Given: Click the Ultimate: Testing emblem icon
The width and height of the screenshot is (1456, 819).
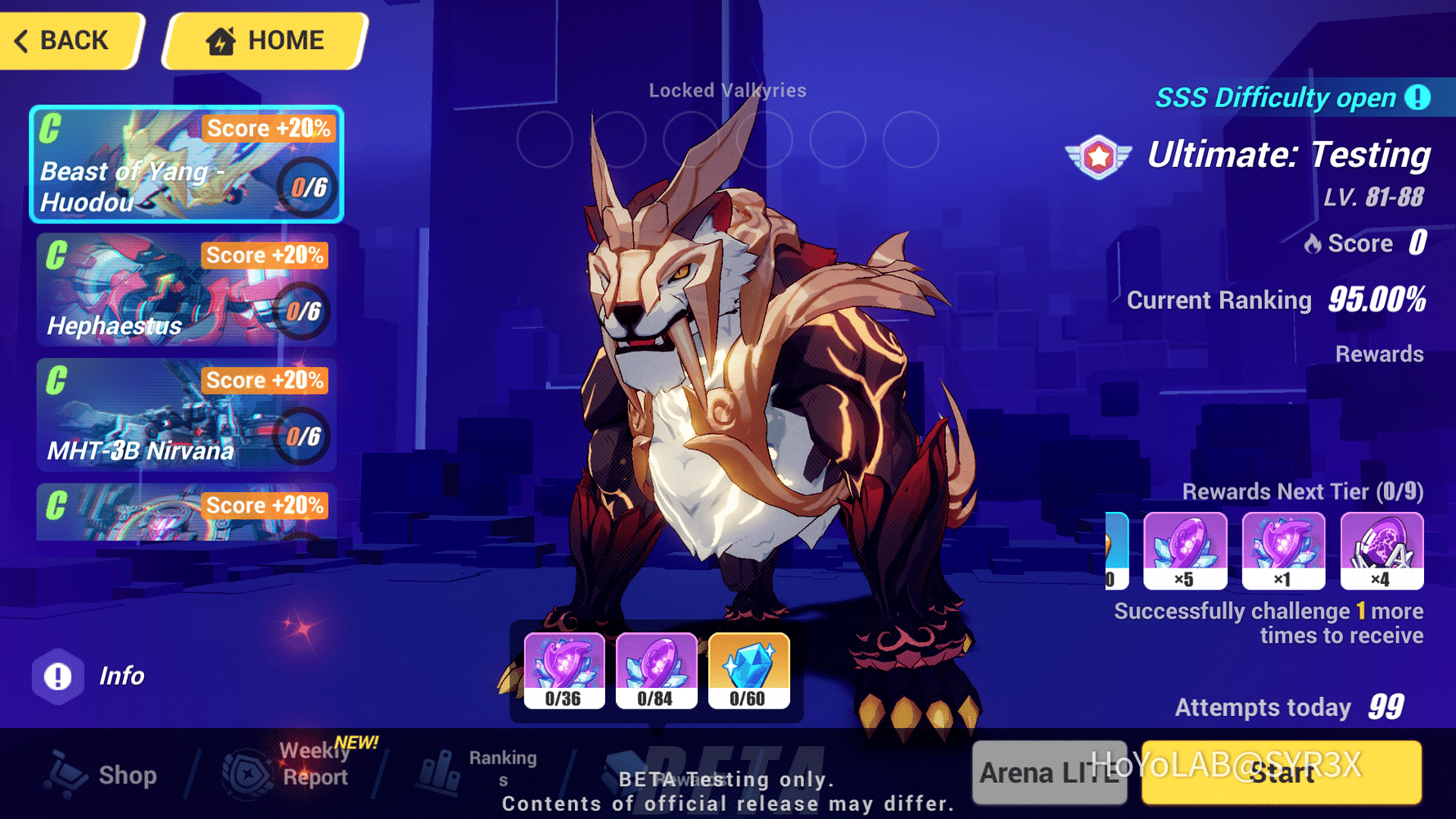Looking at the screenshot, I should point(1096,155).
